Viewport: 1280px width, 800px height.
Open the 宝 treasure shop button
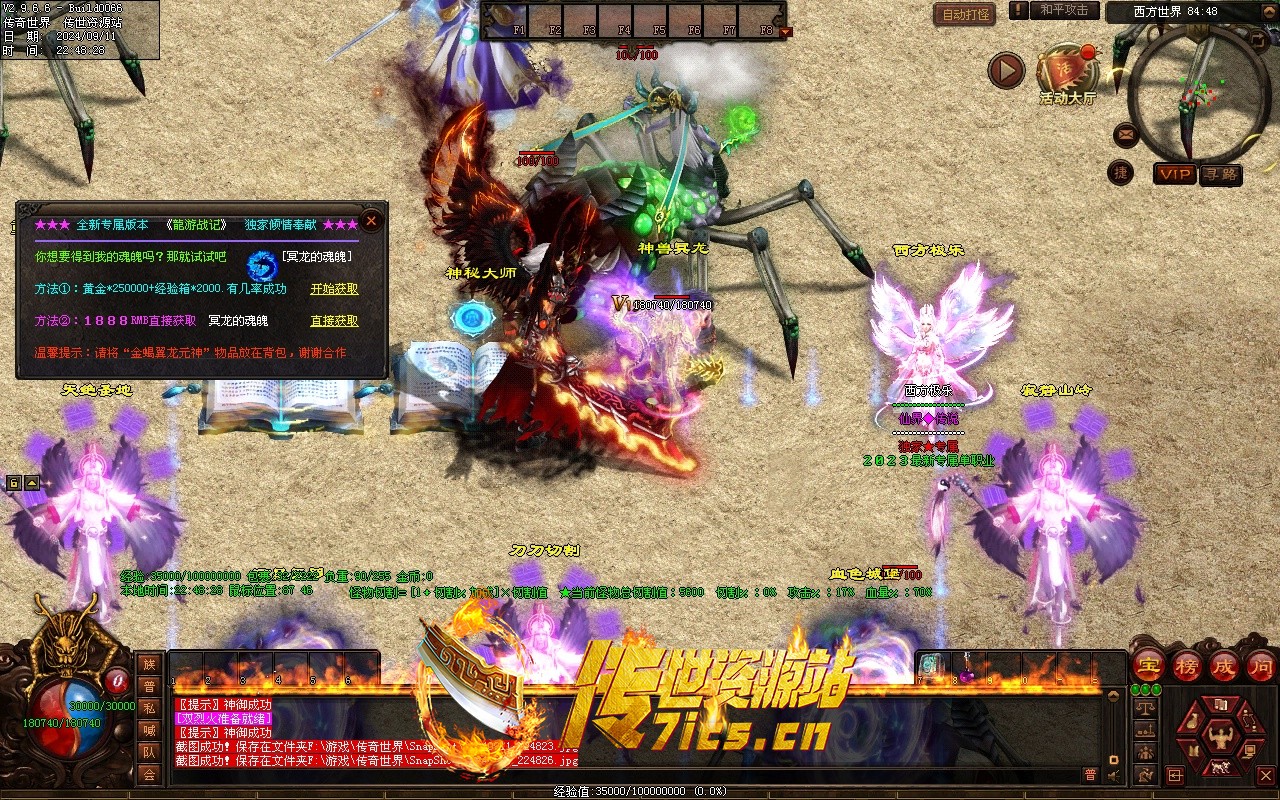pyautogui.click(x=1147, y=666)
